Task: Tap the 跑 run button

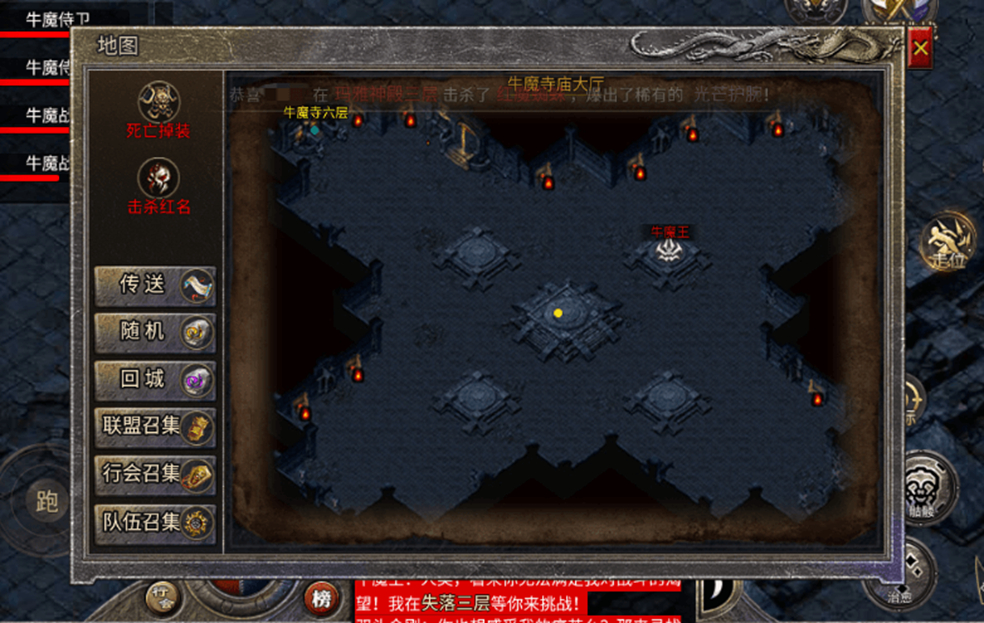Action: point(47,502)
